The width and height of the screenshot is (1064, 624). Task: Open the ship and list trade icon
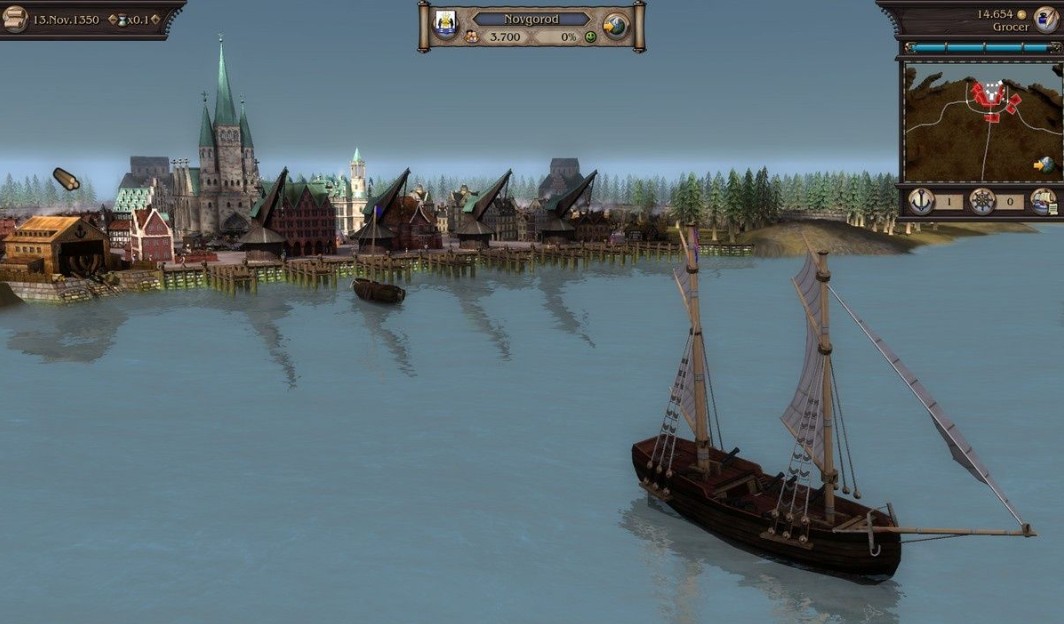point(1043,201)
